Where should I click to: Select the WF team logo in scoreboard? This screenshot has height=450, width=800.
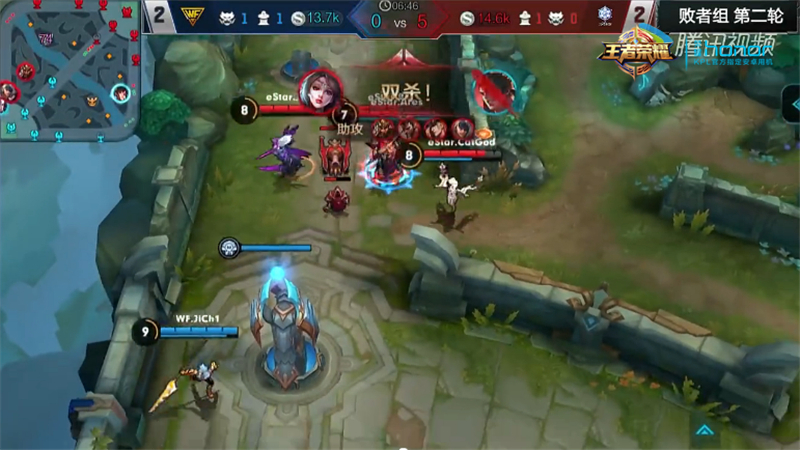pyautogui.click(x=192, y=16)
